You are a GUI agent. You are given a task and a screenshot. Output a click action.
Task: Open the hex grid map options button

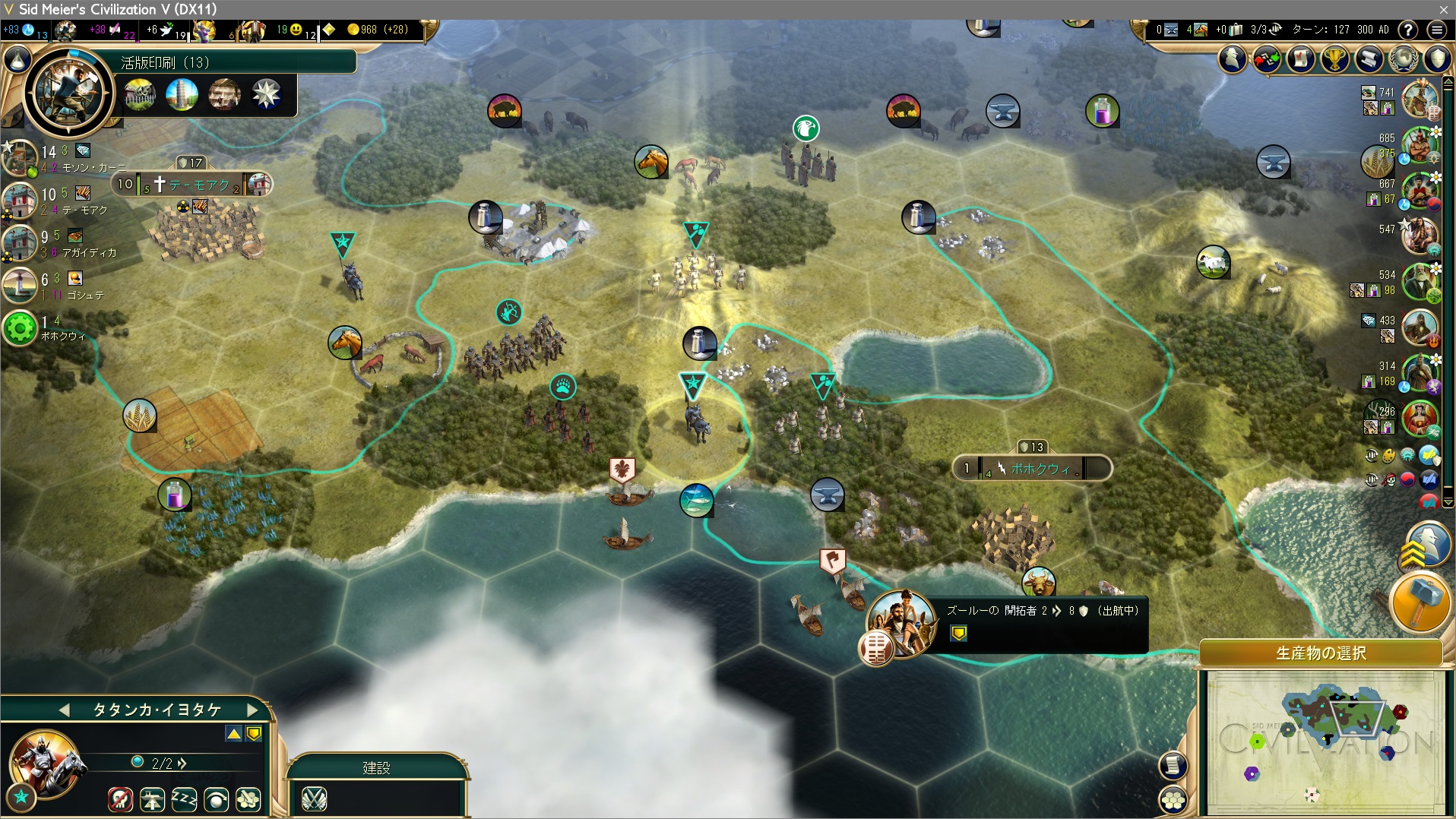pos(1173,799)
